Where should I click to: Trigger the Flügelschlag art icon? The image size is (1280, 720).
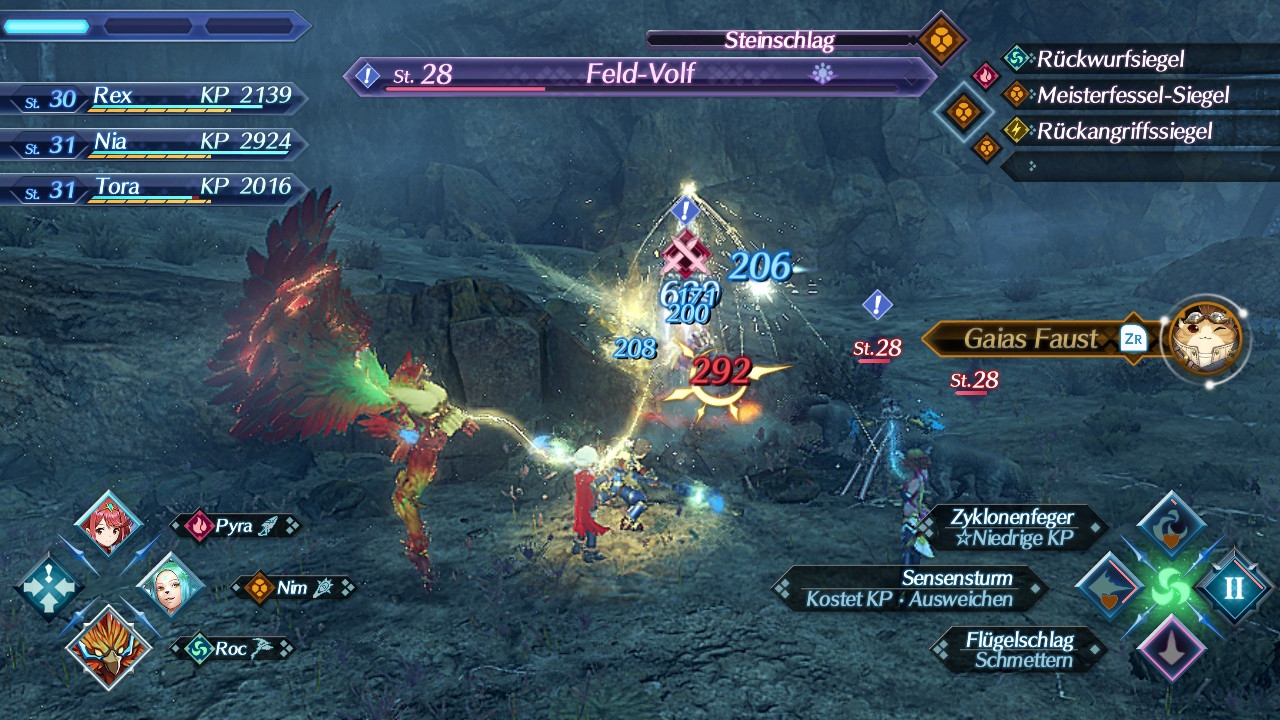coord(1171,650)
